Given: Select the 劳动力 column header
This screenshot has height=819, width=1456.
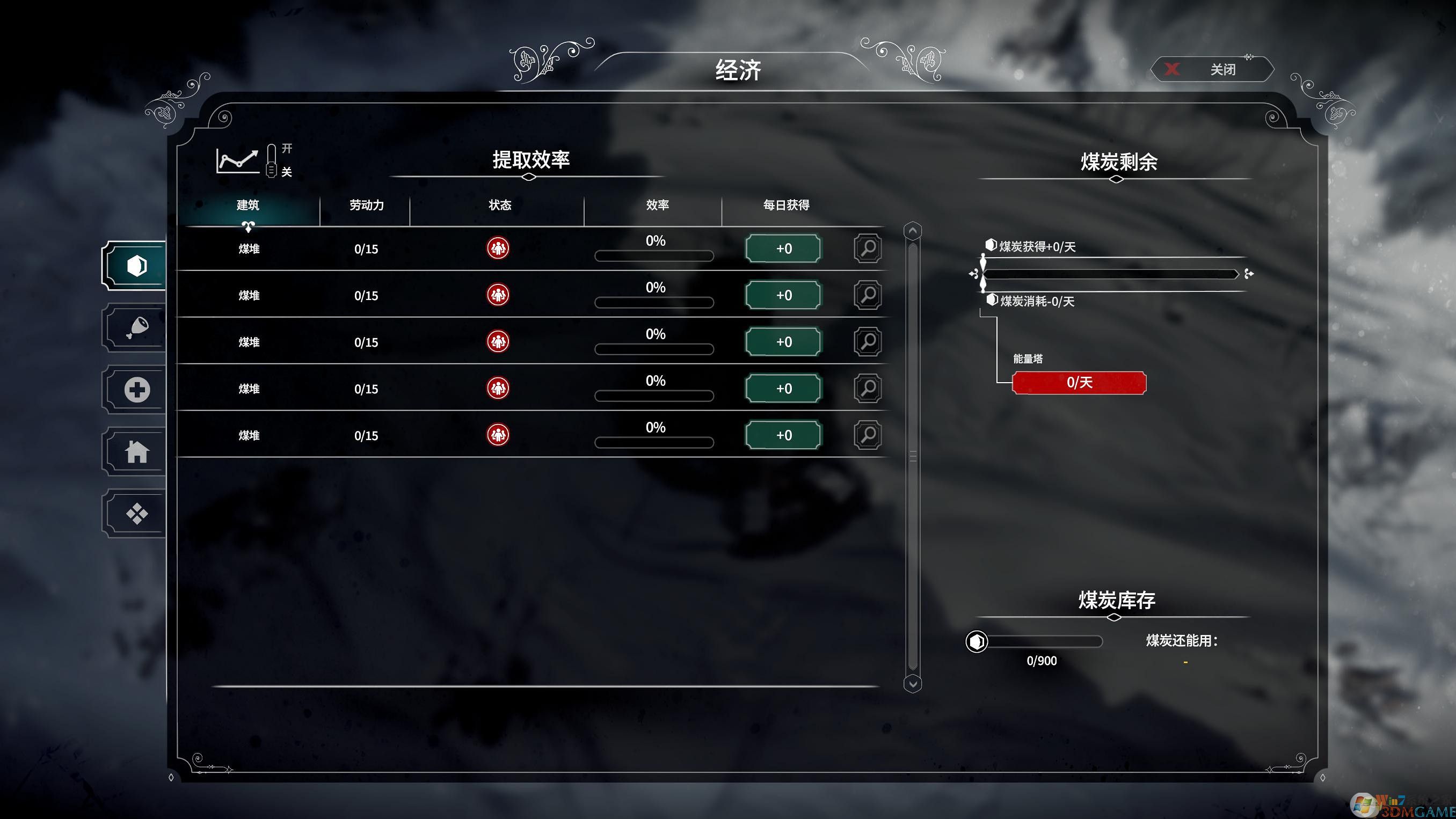Looking at the screenshot, I should point(366,205).
